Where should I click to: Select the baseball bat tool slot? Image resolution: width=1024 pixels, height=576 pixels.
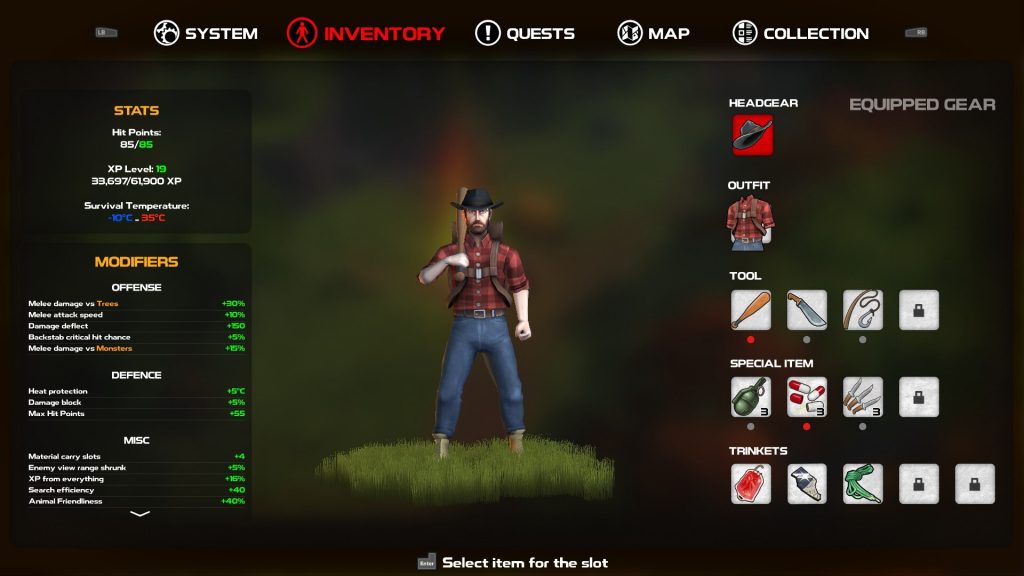(751, 310)
